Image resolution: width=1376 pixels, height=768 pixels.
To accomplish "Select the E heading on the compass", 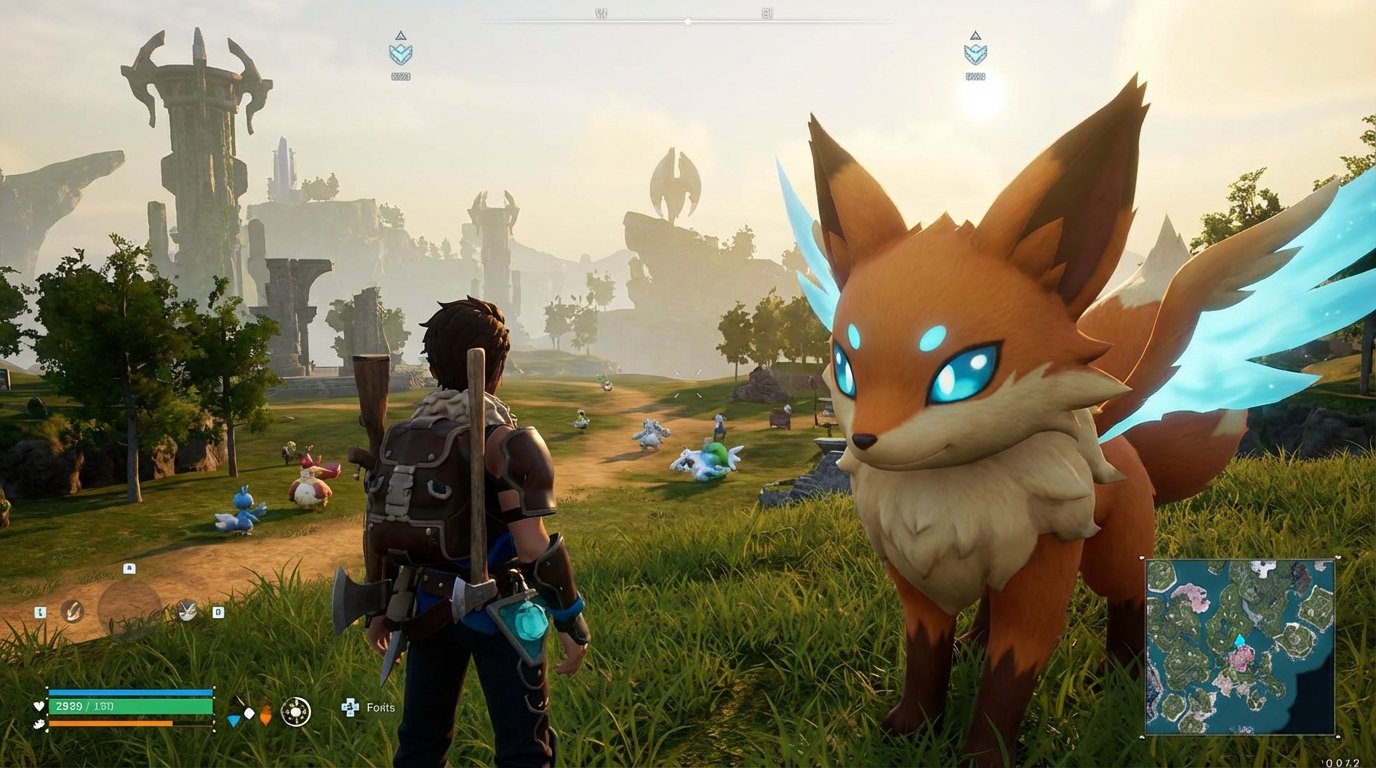I will 765,13.
